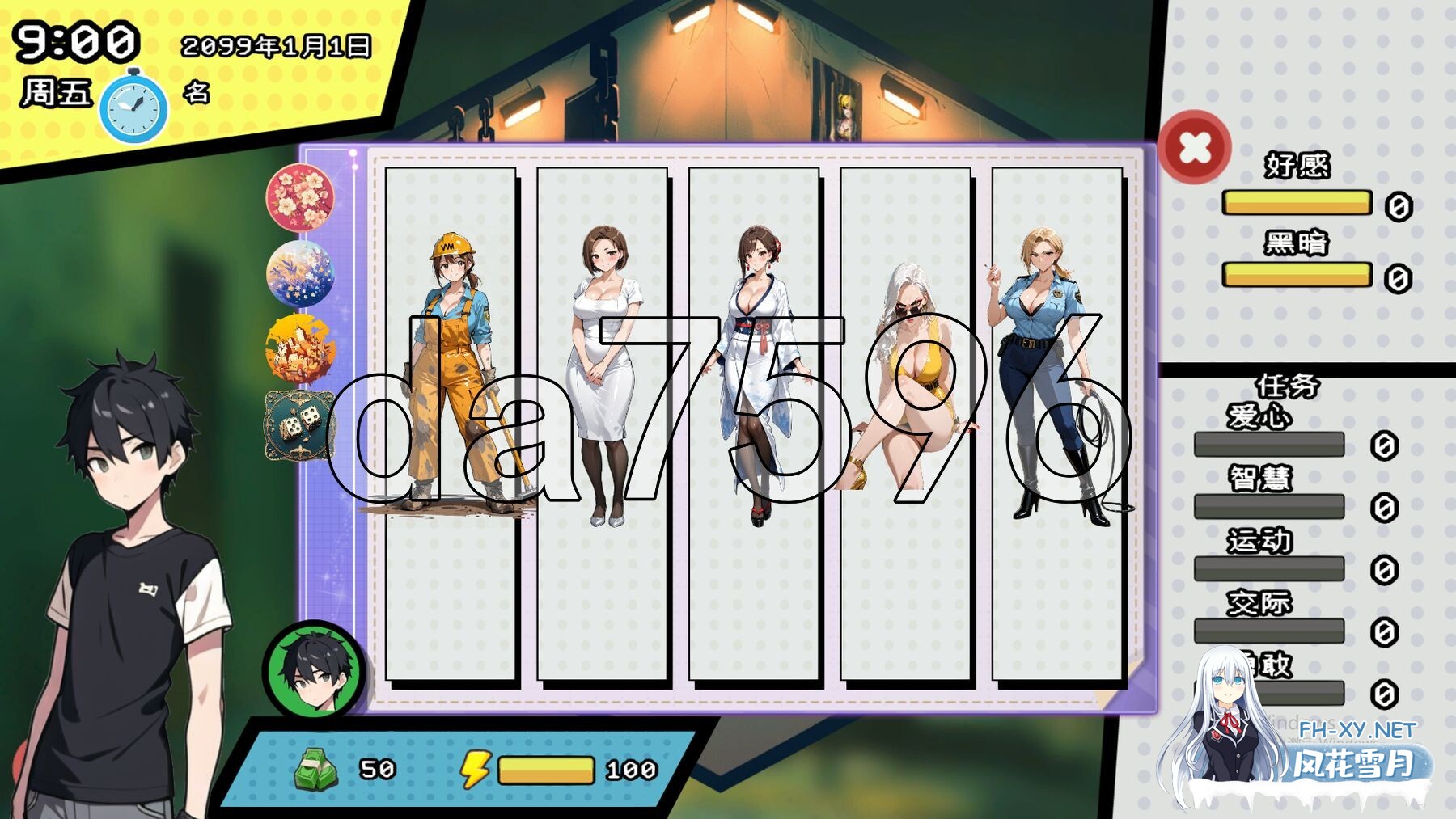Viewport: 1456px width, 819px height.
Task: Click the 黑暗 darkness stat bar
Action: [x=1296, y=275]
